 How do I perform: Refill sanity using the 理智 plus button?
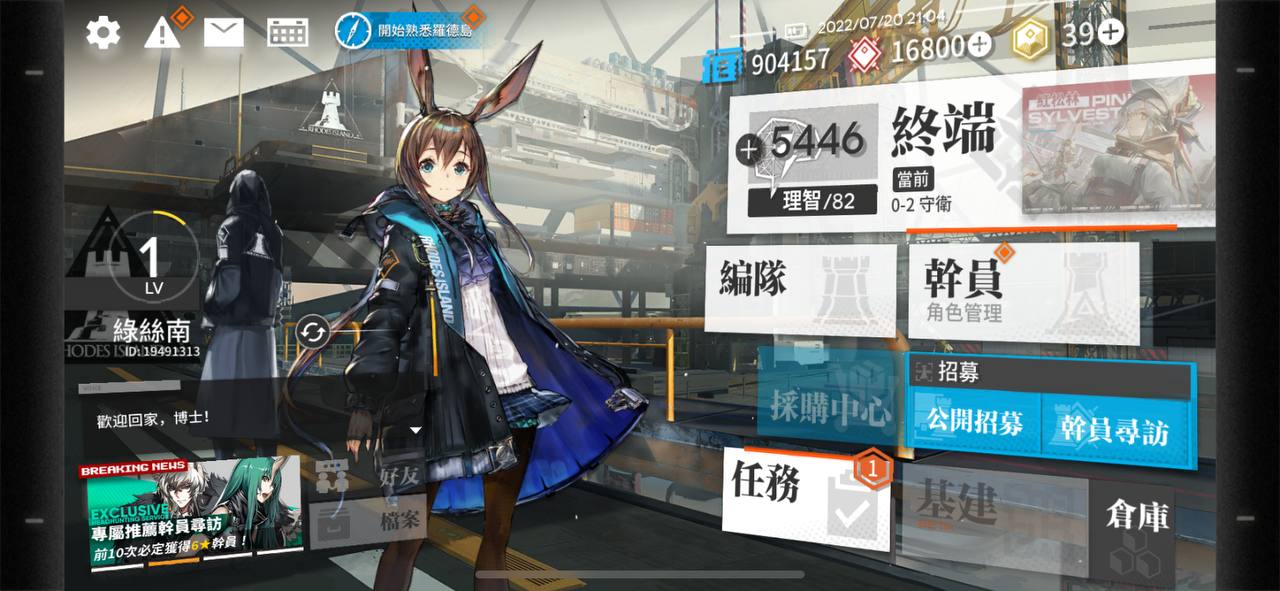749,150
